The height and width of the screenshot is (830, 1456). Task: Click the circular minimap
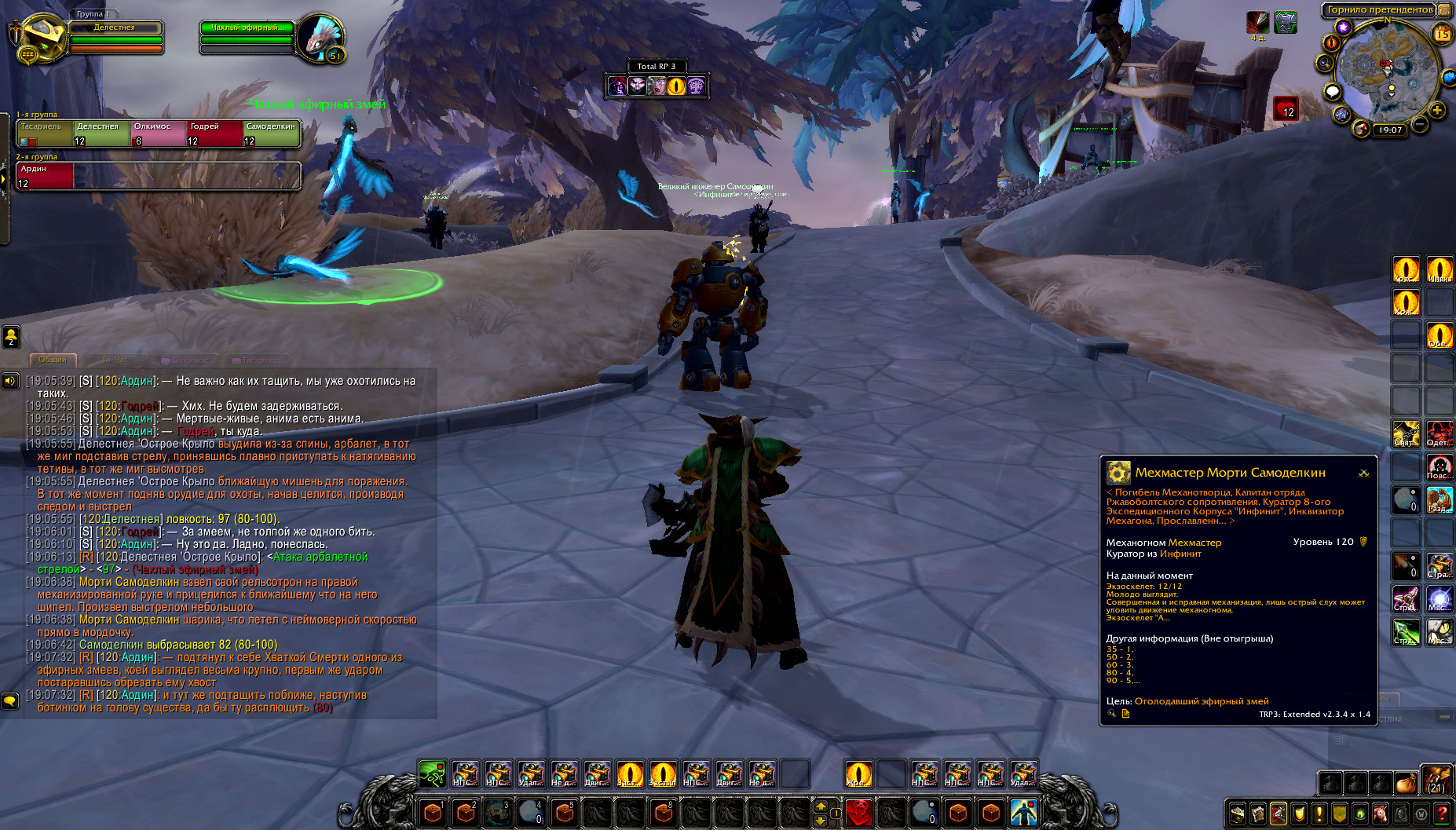point(1387,71)
